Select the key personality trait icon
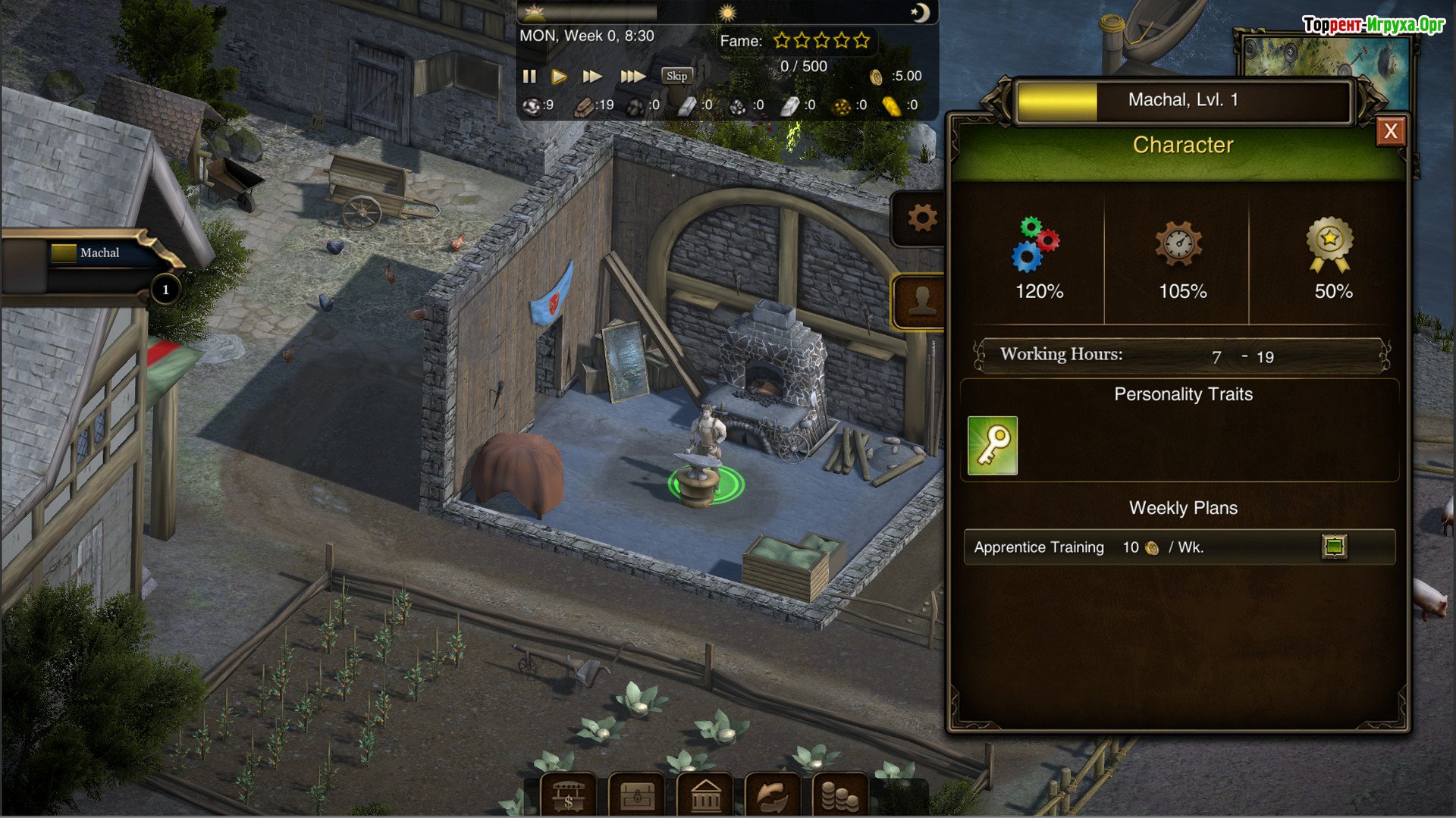The height and width of the screenshot is (818, 1456). pos(992,446)
